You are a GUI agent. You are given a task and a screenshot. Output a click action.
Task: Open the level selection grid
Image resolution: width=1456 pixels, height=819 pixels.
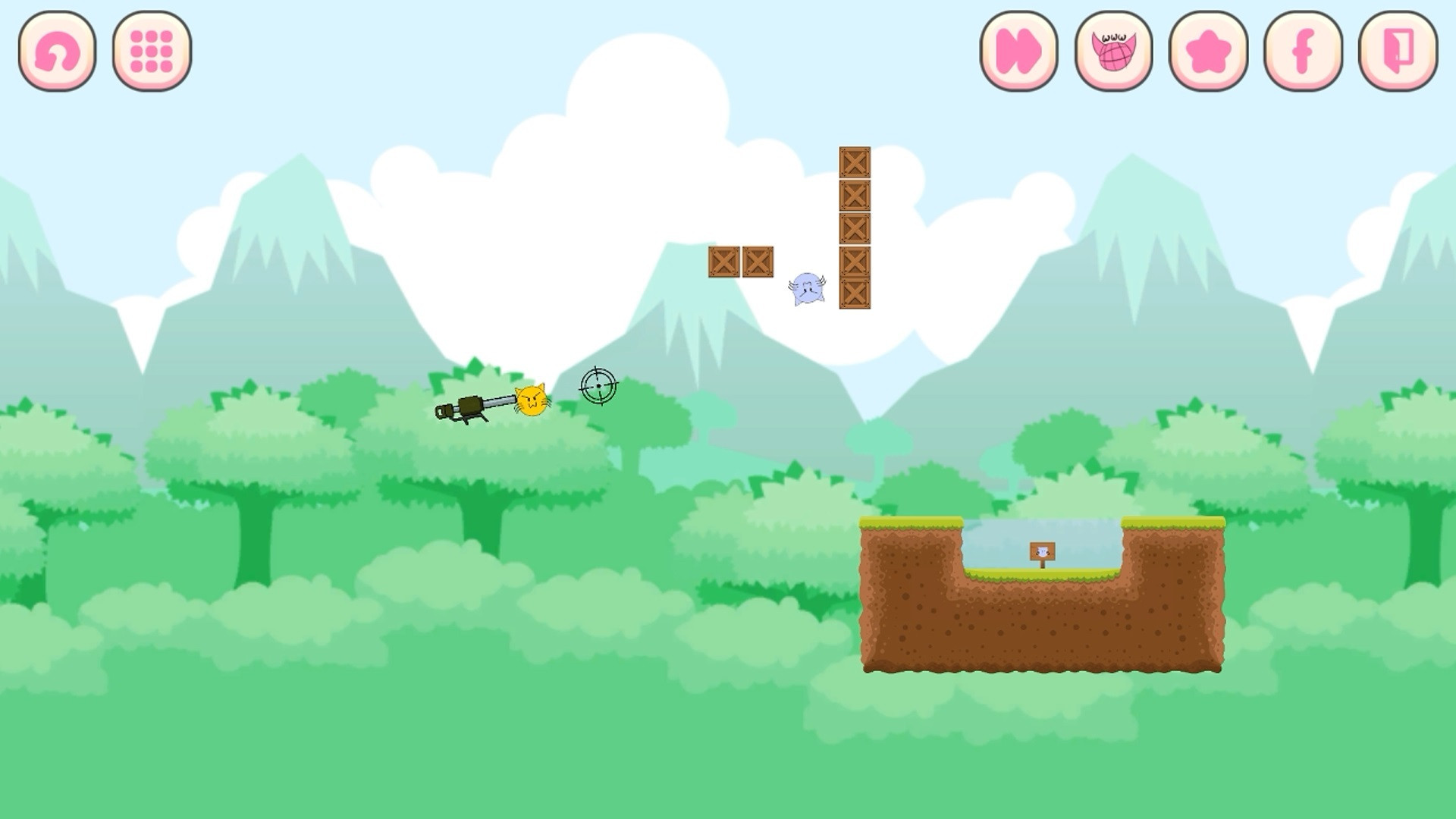[x=152, y=53]
